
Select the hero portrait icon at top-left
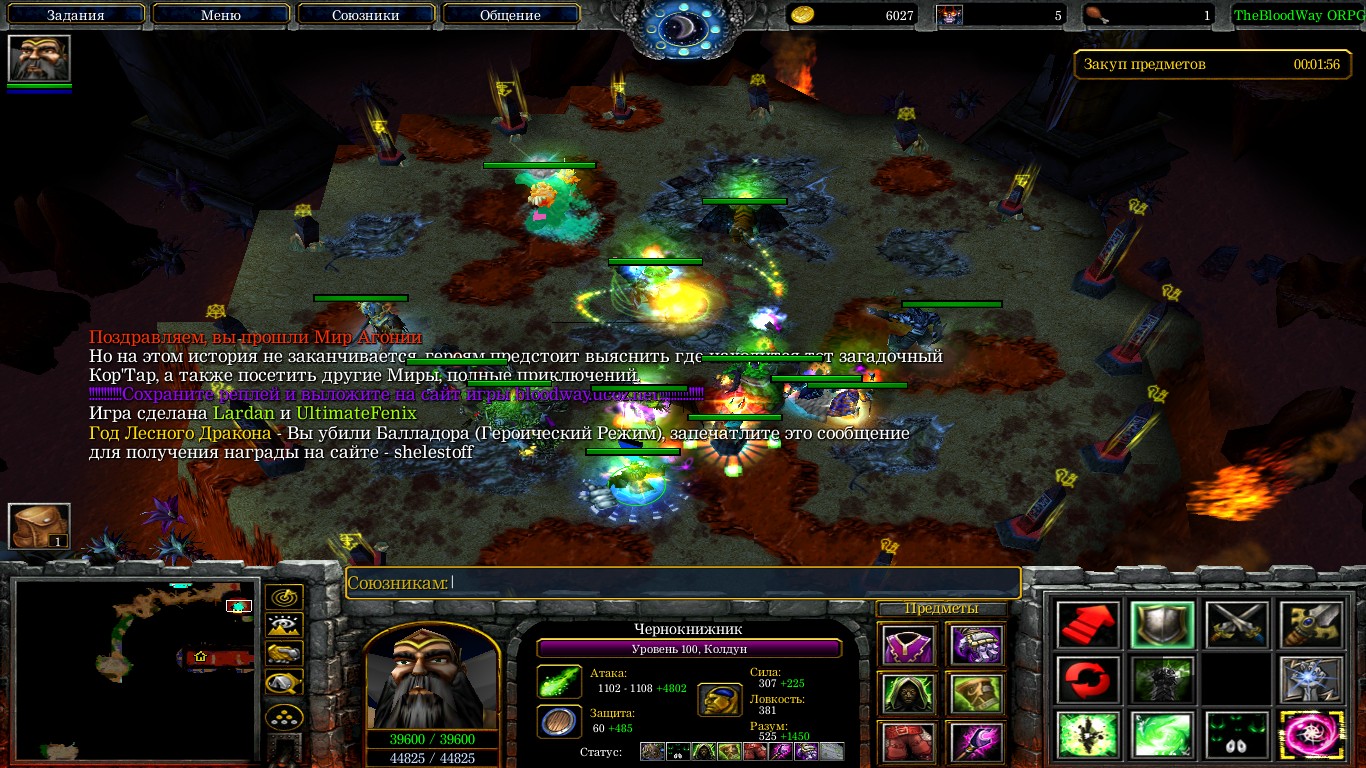pos(40,58)
